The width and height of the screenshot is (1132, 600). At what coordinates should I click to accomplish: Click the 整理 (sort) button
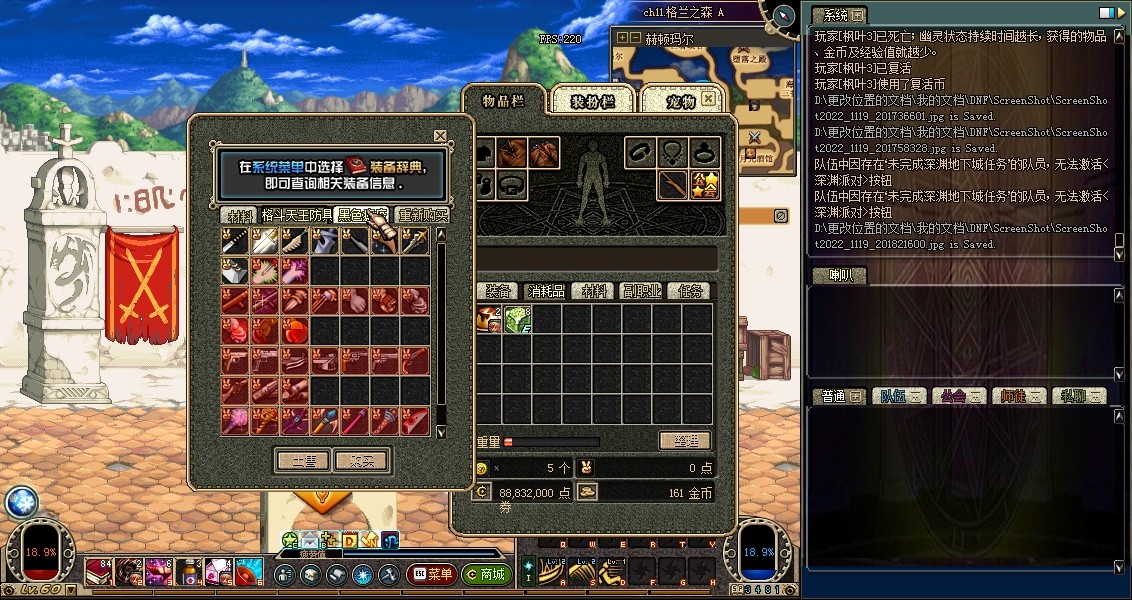pos(685,441)
